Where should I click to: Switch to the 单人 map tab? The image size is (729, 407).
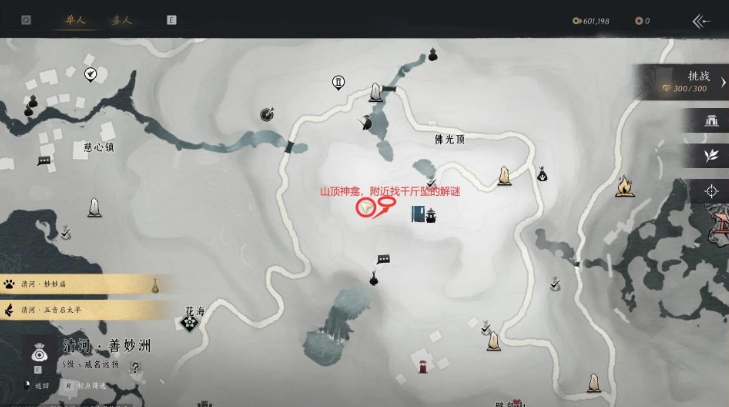[75, 20]
